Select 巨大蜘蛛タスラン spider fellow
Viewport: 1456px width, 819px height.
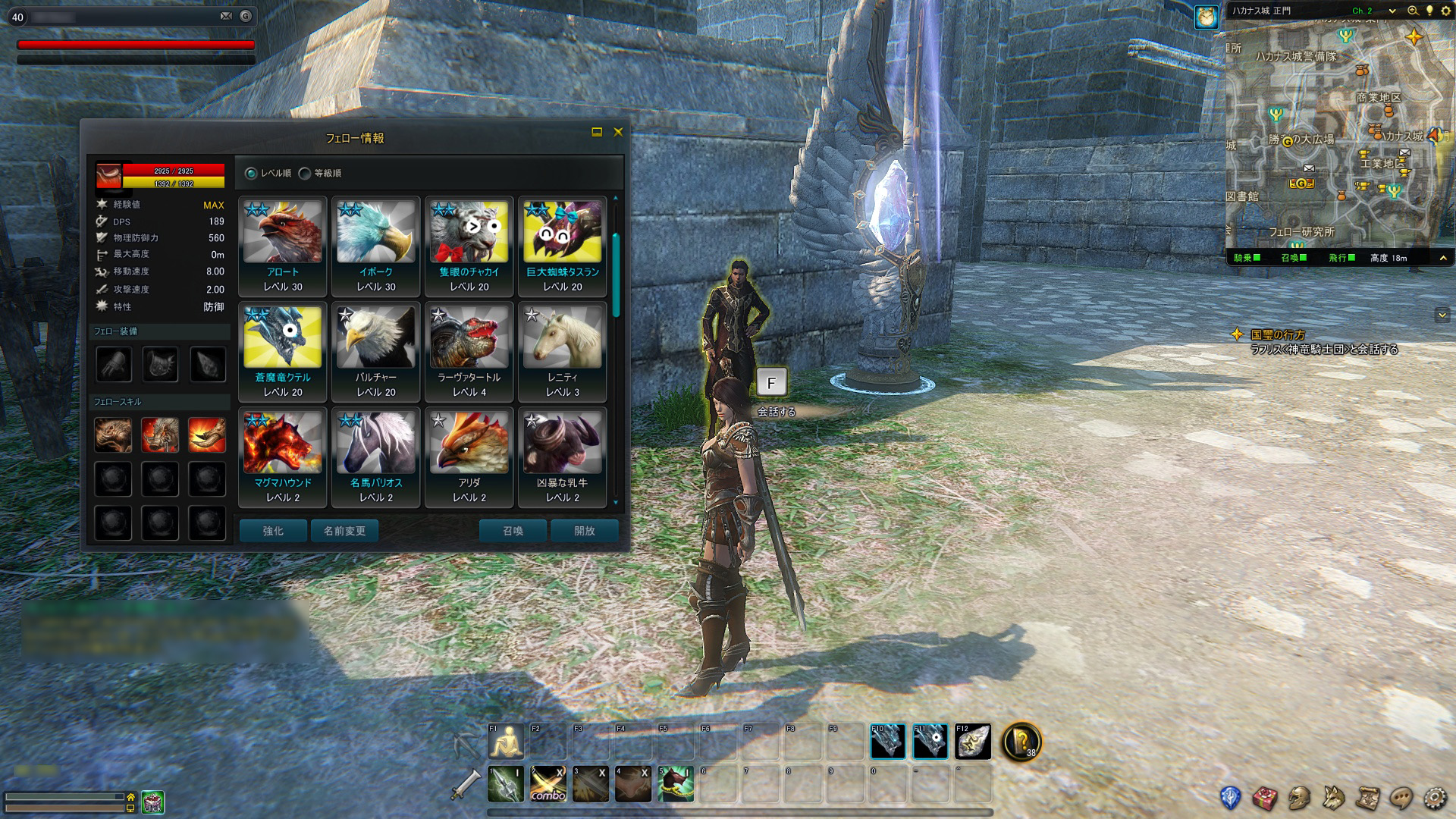[563, 246]
